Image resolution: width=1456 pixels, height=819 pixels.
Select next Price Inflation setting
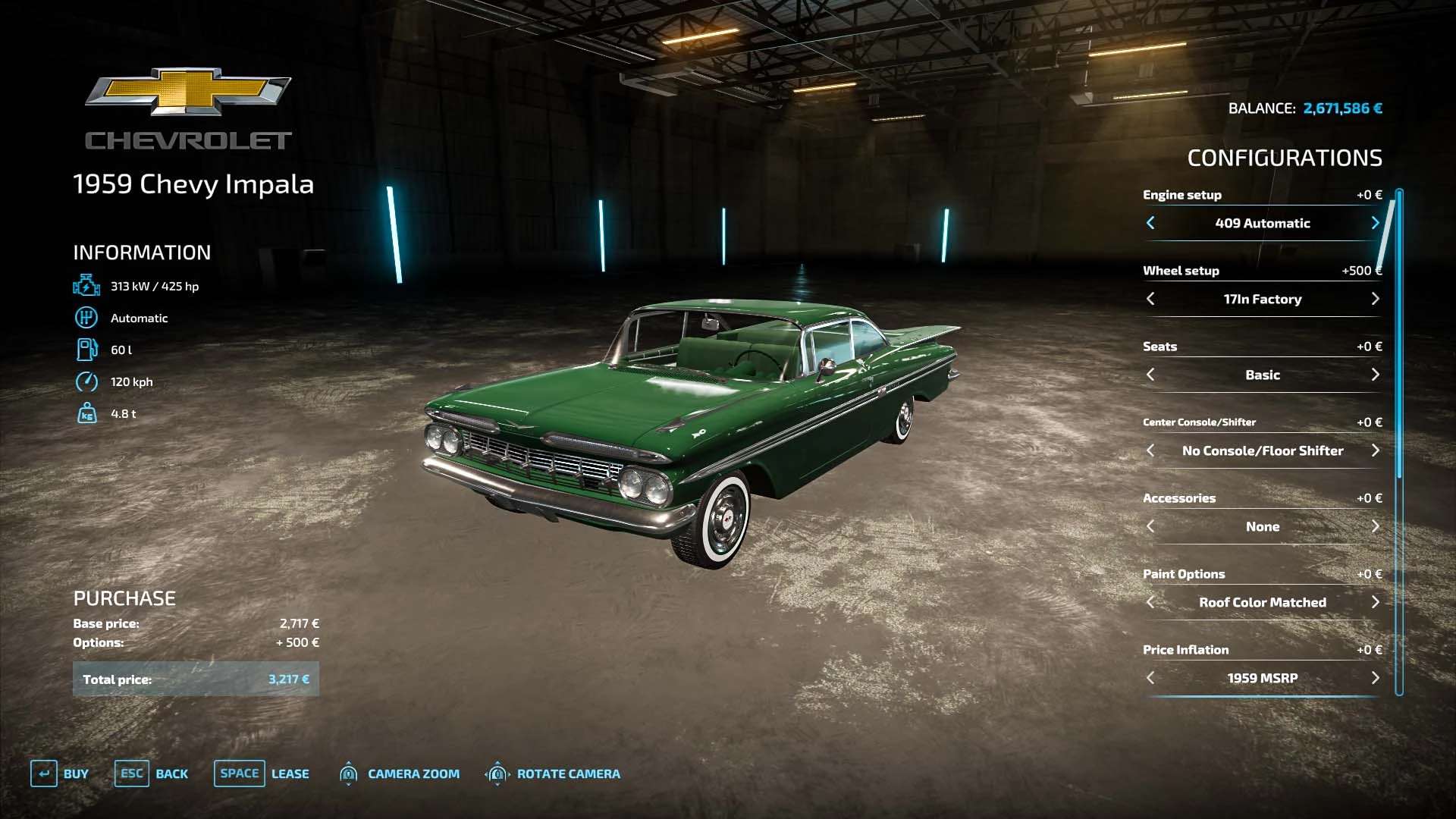point(1375,678)
